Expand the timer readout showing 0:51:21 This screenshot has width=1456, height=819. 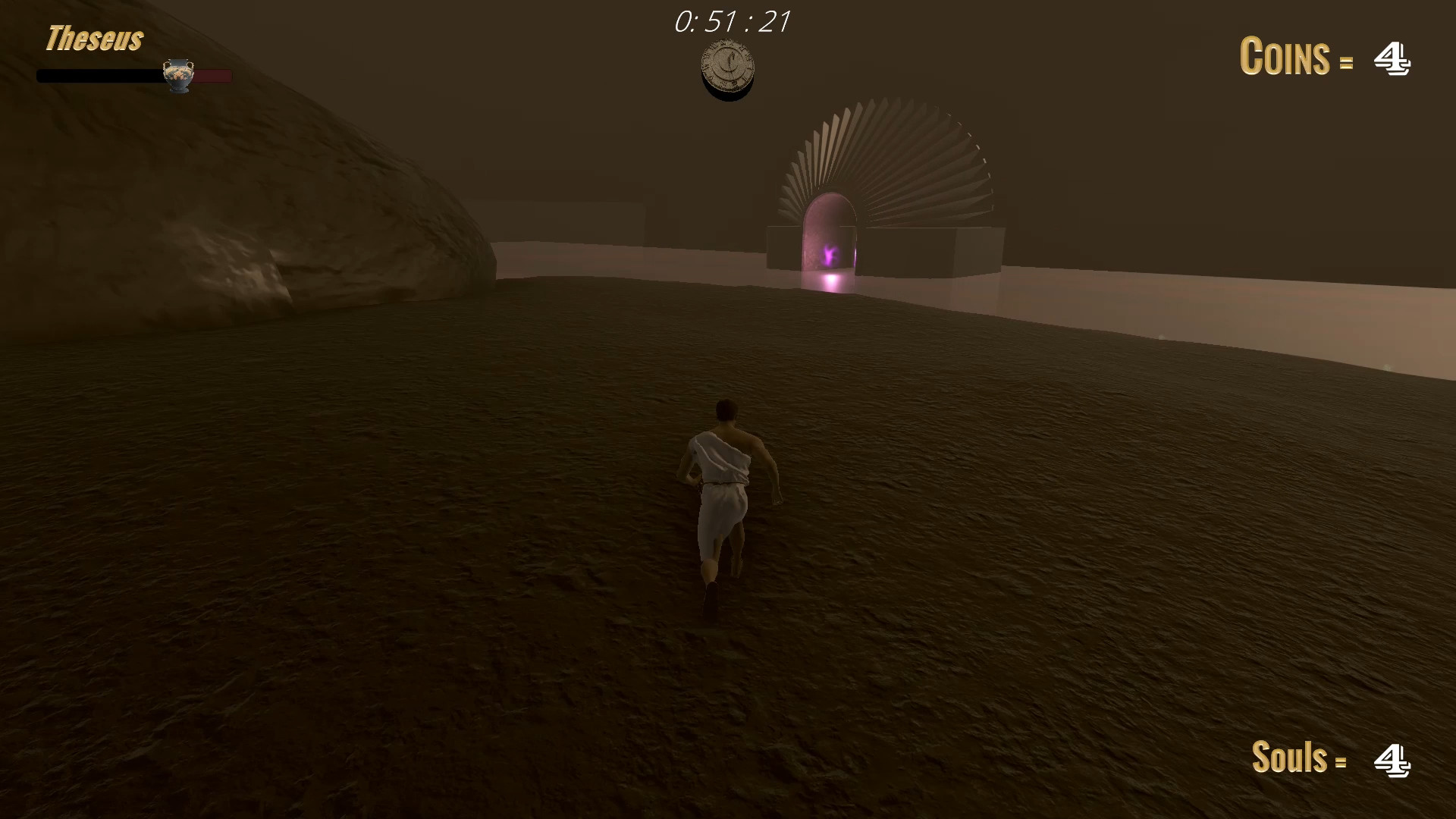732,21
